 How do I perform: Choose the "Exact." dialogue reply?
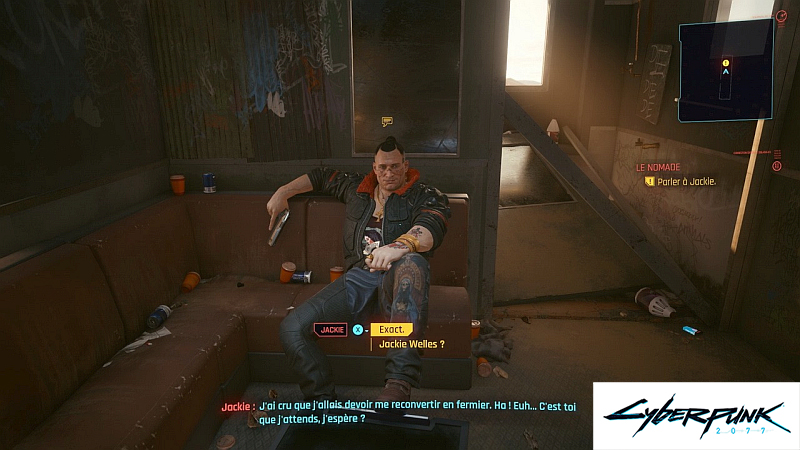(x=391, y=328)
